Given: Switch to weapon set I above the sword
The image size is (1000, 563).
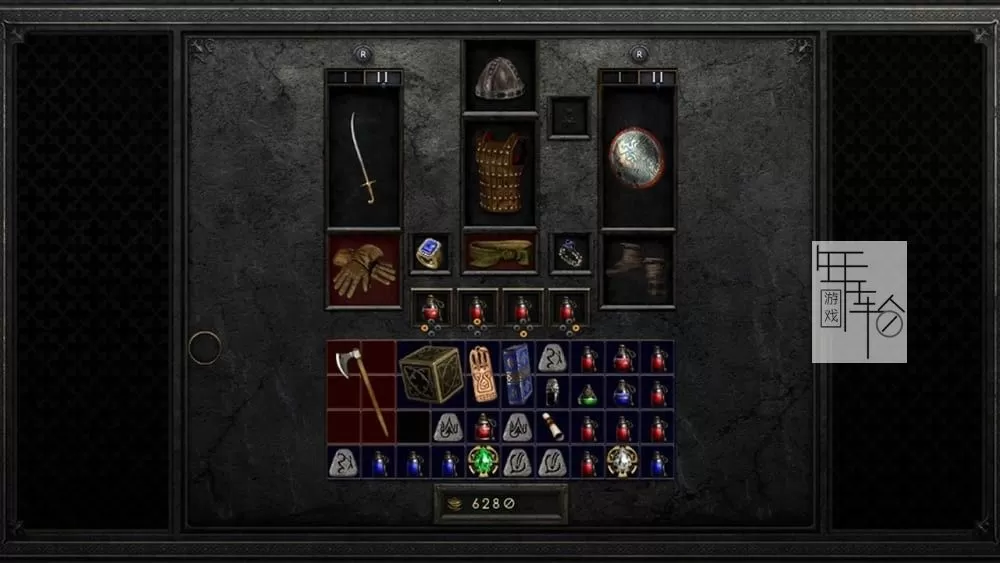Looking at the screenshot, I should [x=346, y=77].
